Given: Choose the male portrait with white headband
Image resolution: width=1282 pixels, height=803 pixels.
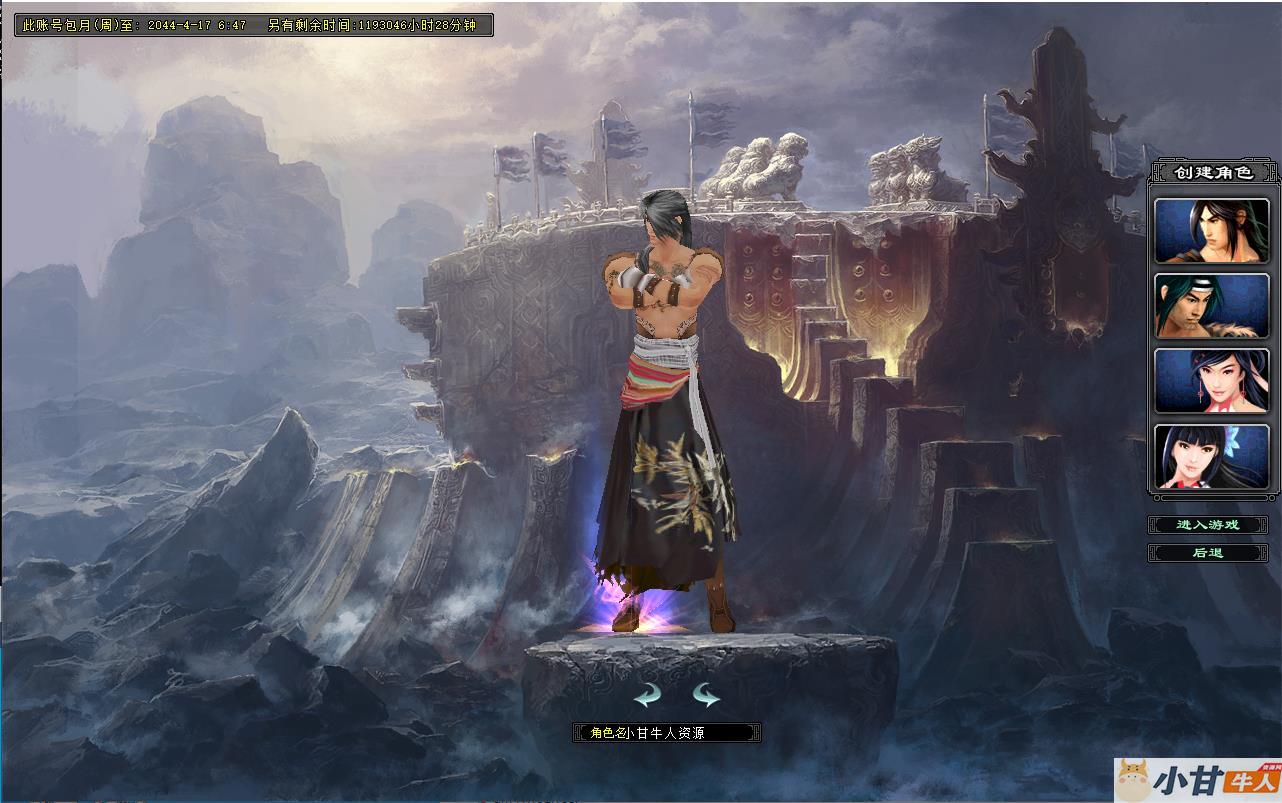Looking at the screenshot, I should [1212, 306].
